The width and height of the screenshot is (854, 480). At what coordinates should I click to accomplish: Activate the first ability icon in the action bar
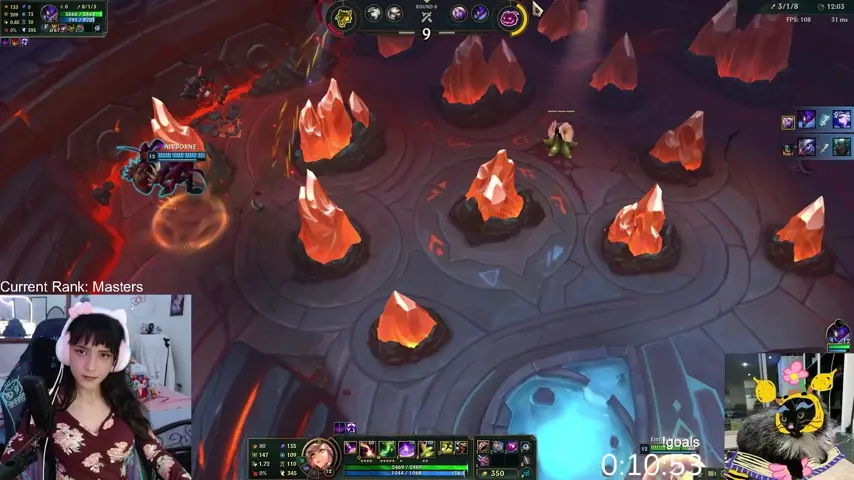point(351,448)
